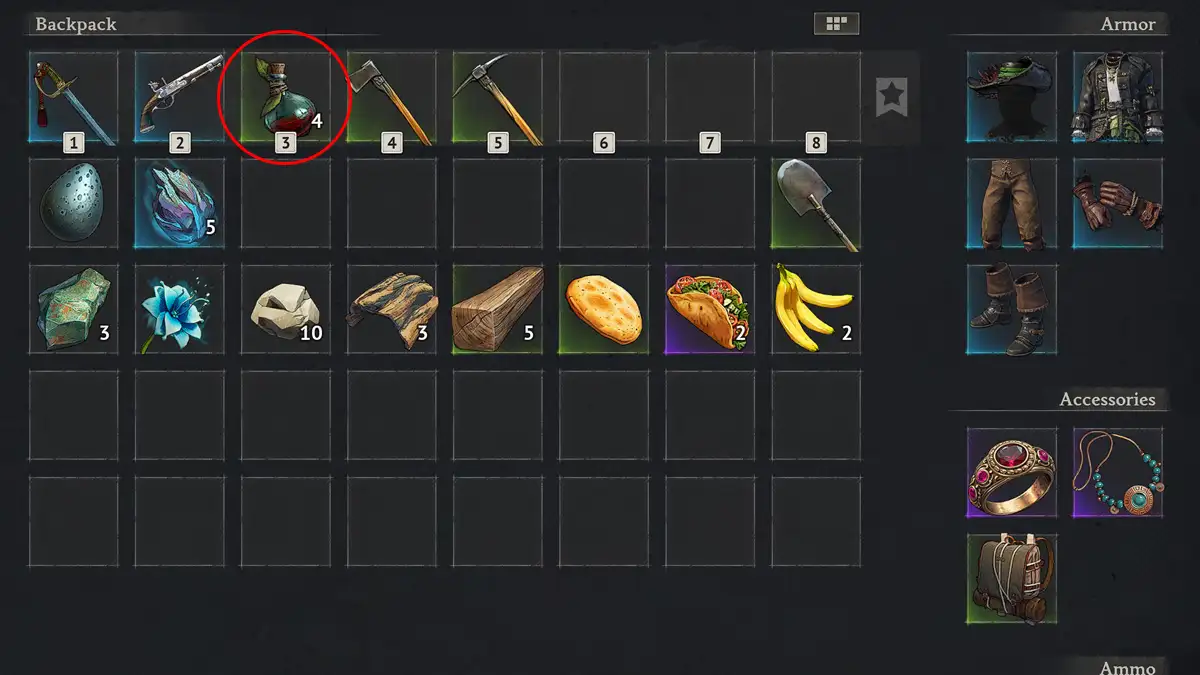Pick the bananas in the backpack

coord(816,310)
